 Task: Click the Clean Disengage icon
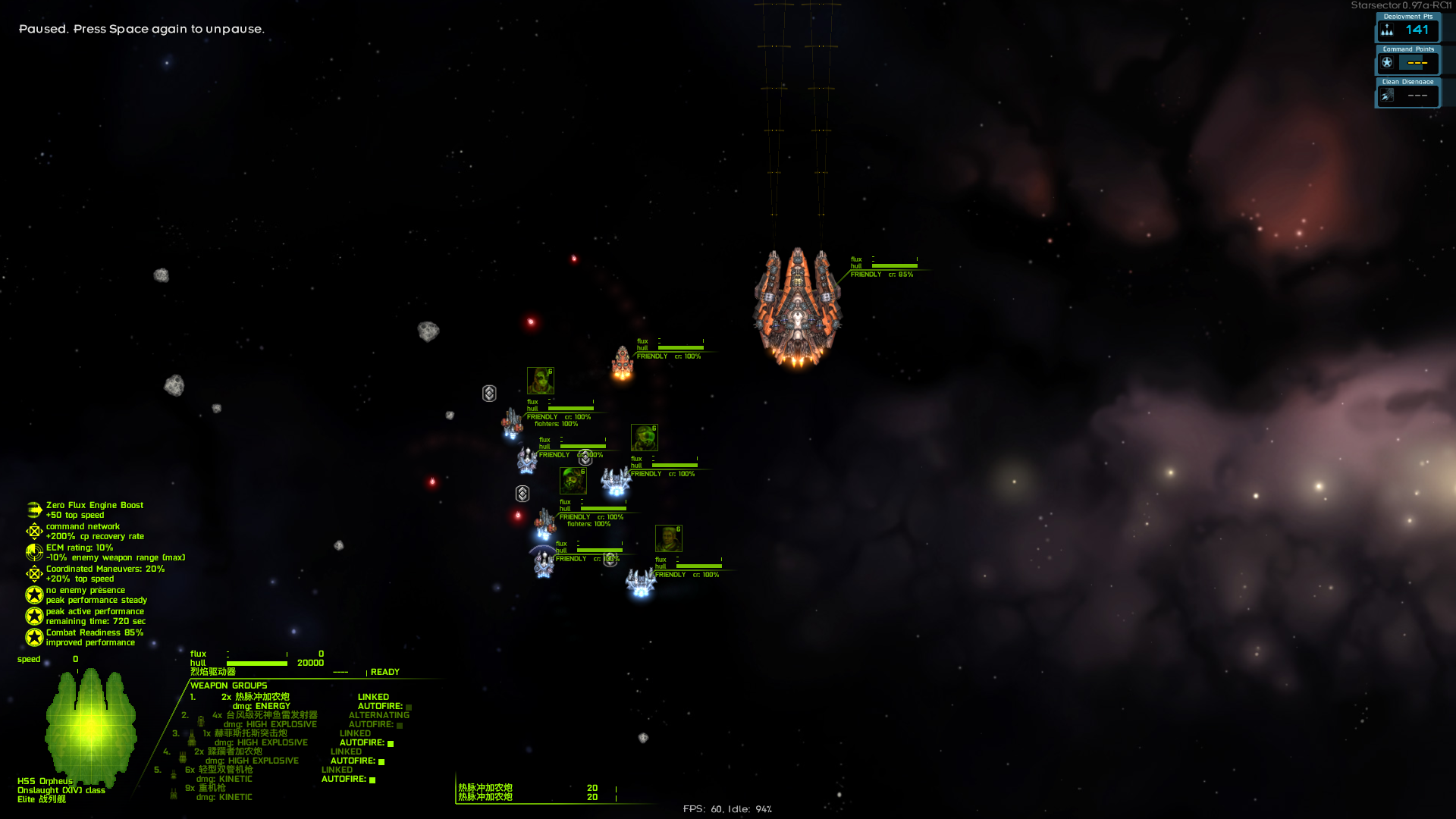pyautogui.click(x=1389, y=95)
